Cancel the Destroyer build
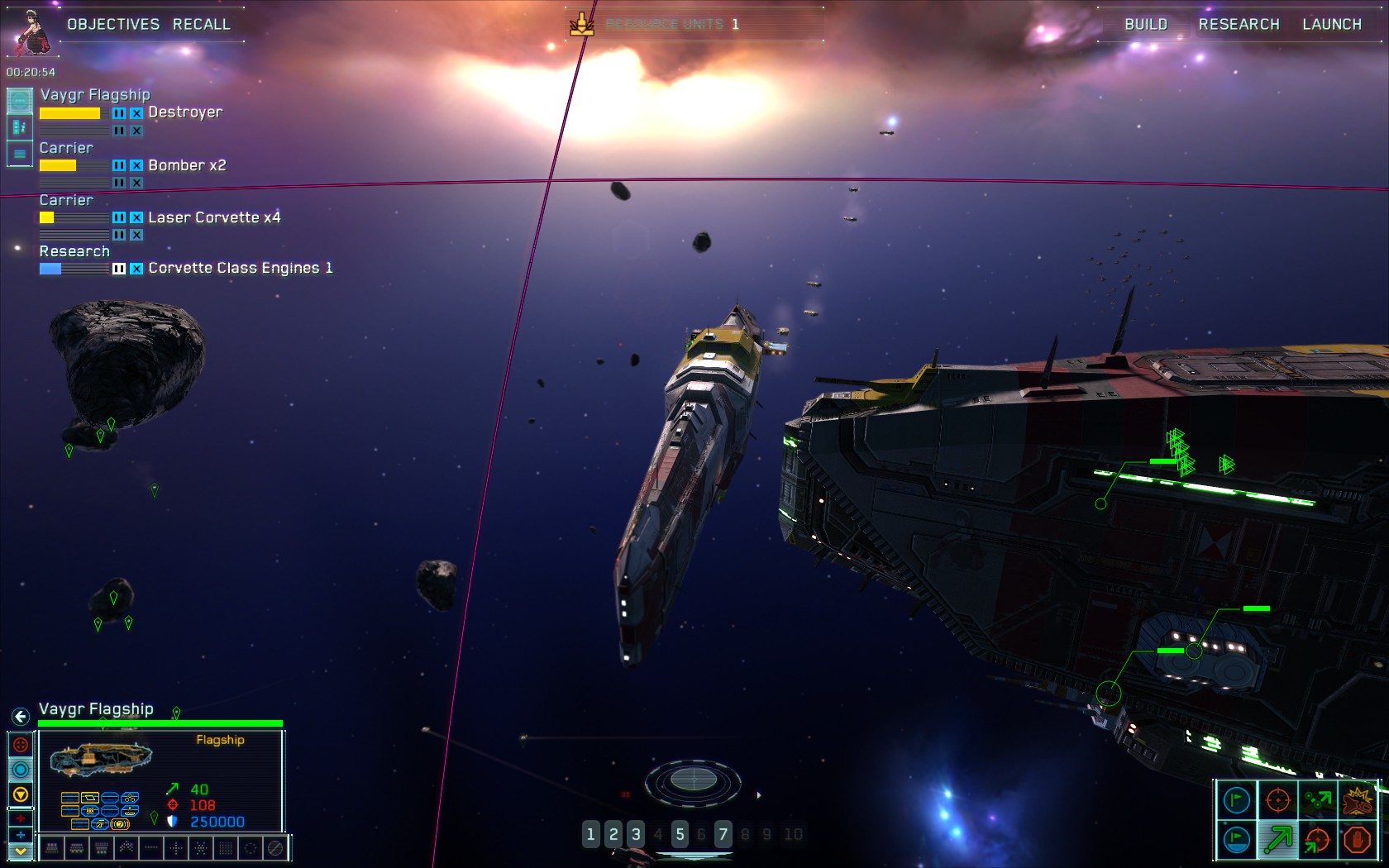Image resolution: width=1389 pixels, height=868 pixels. (136, 113)
